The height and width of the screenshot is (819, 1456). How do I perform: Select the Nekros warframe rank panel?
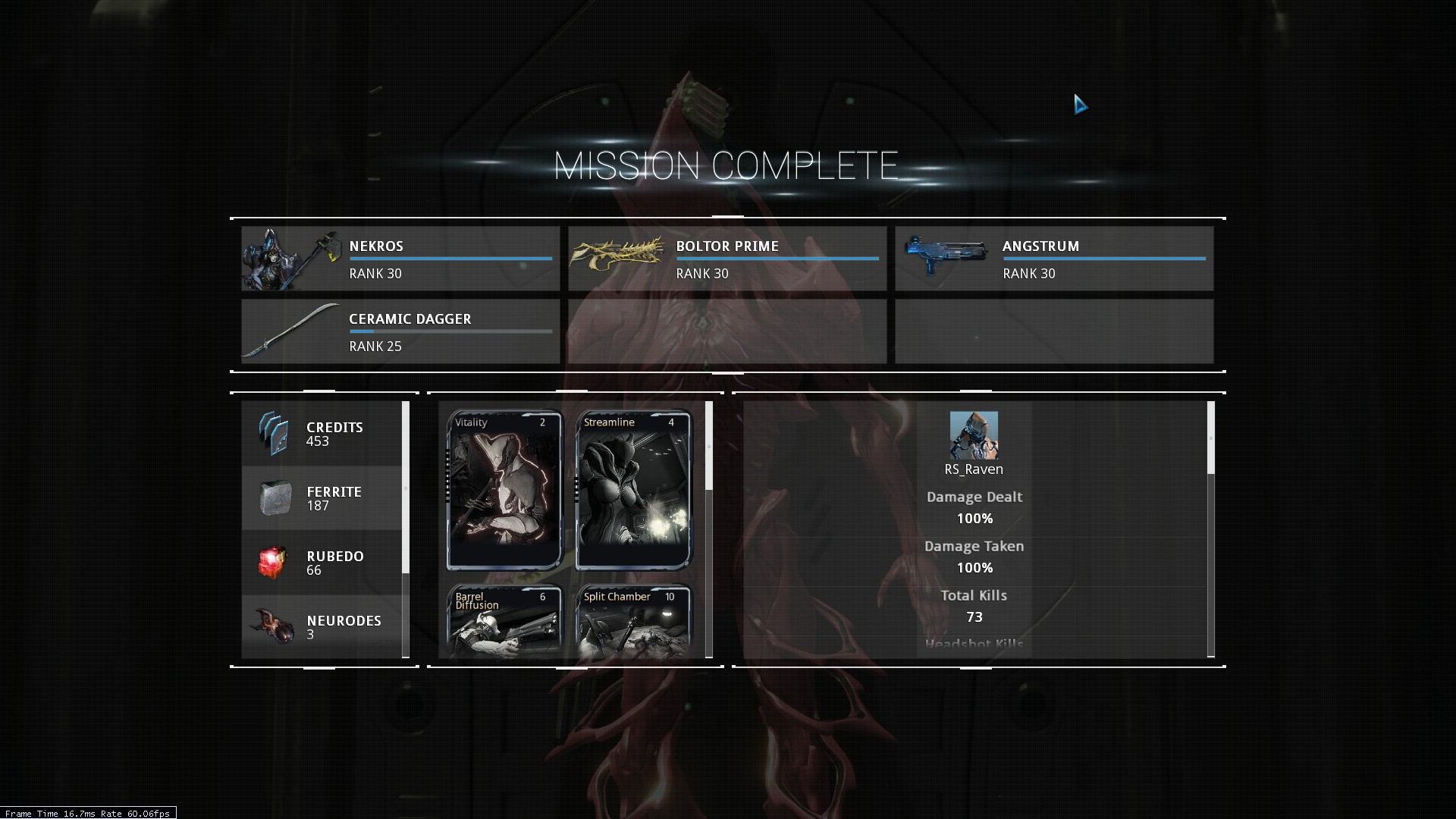(400, 259)
